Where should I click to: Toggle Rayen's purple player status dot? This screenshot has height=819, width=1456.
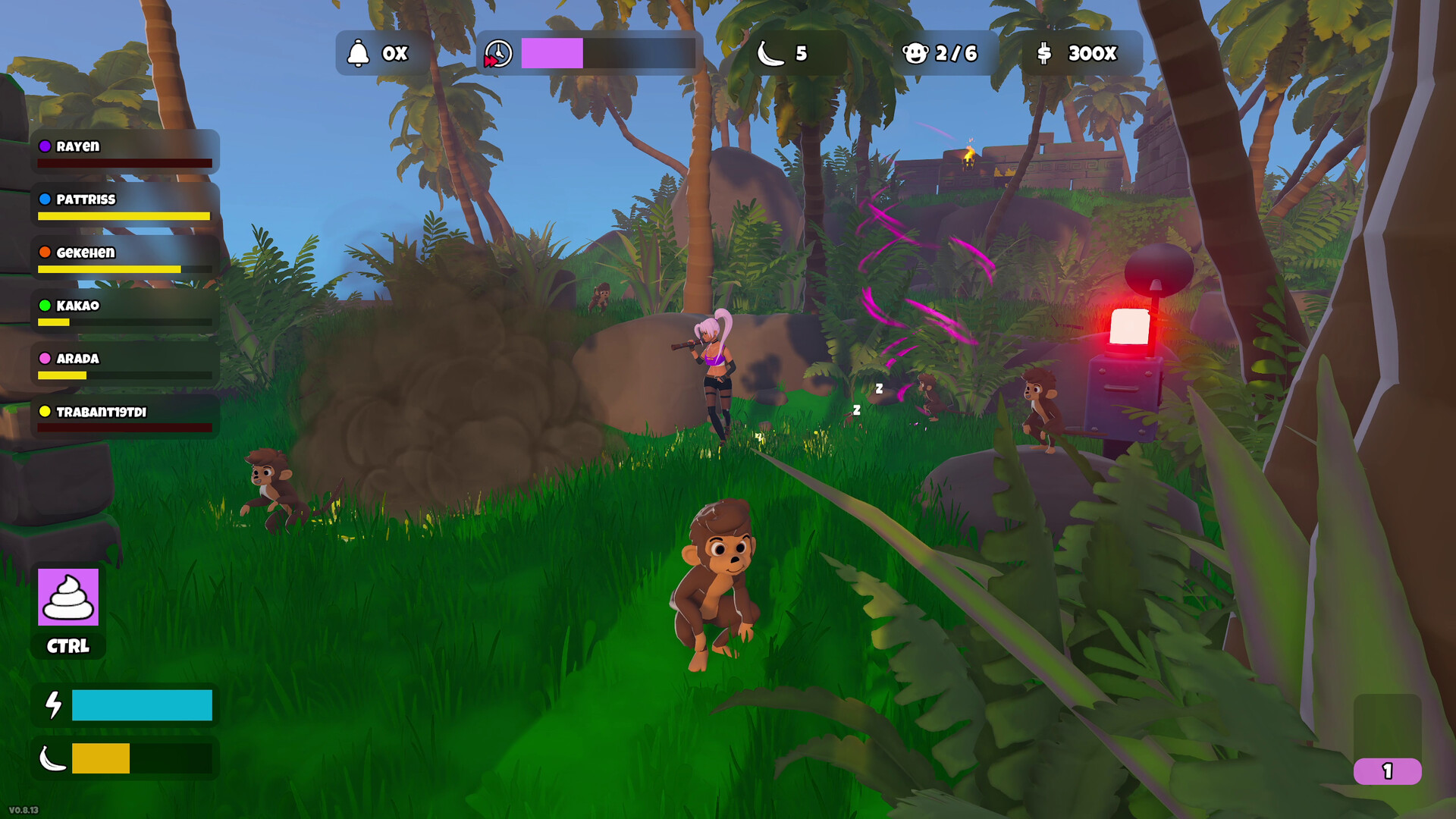47,146
